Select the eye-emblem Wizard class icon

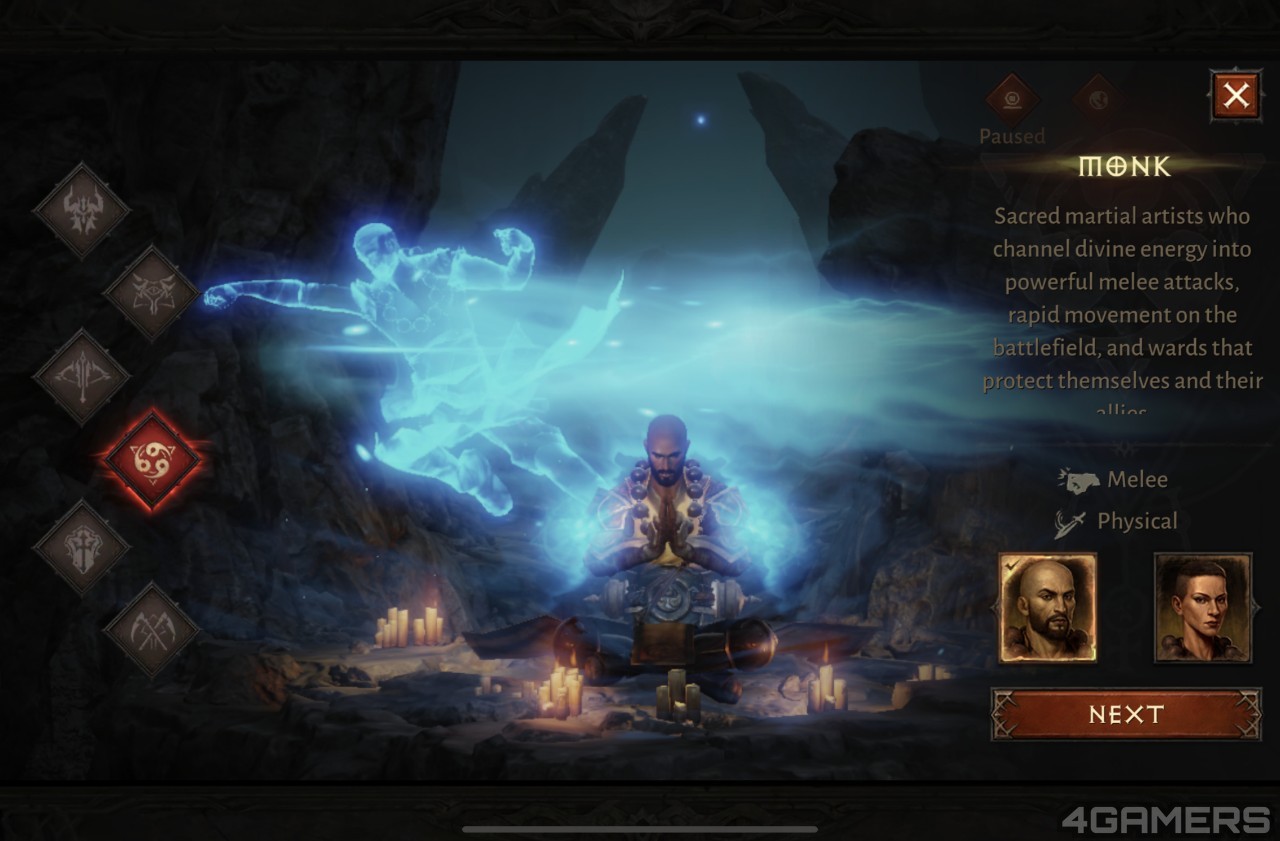click(152, 293)
